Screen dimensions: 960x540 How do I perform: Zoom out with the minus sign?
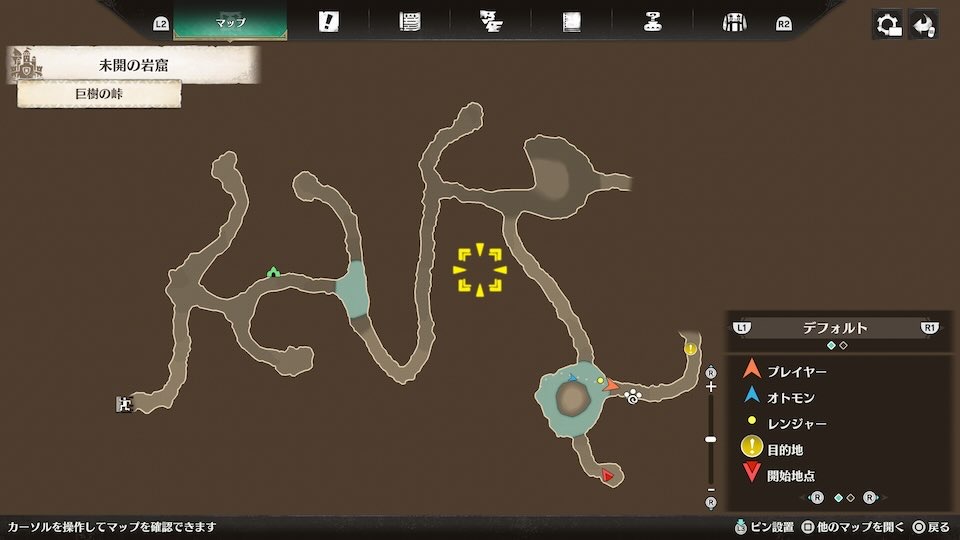[x=711, y=489]
